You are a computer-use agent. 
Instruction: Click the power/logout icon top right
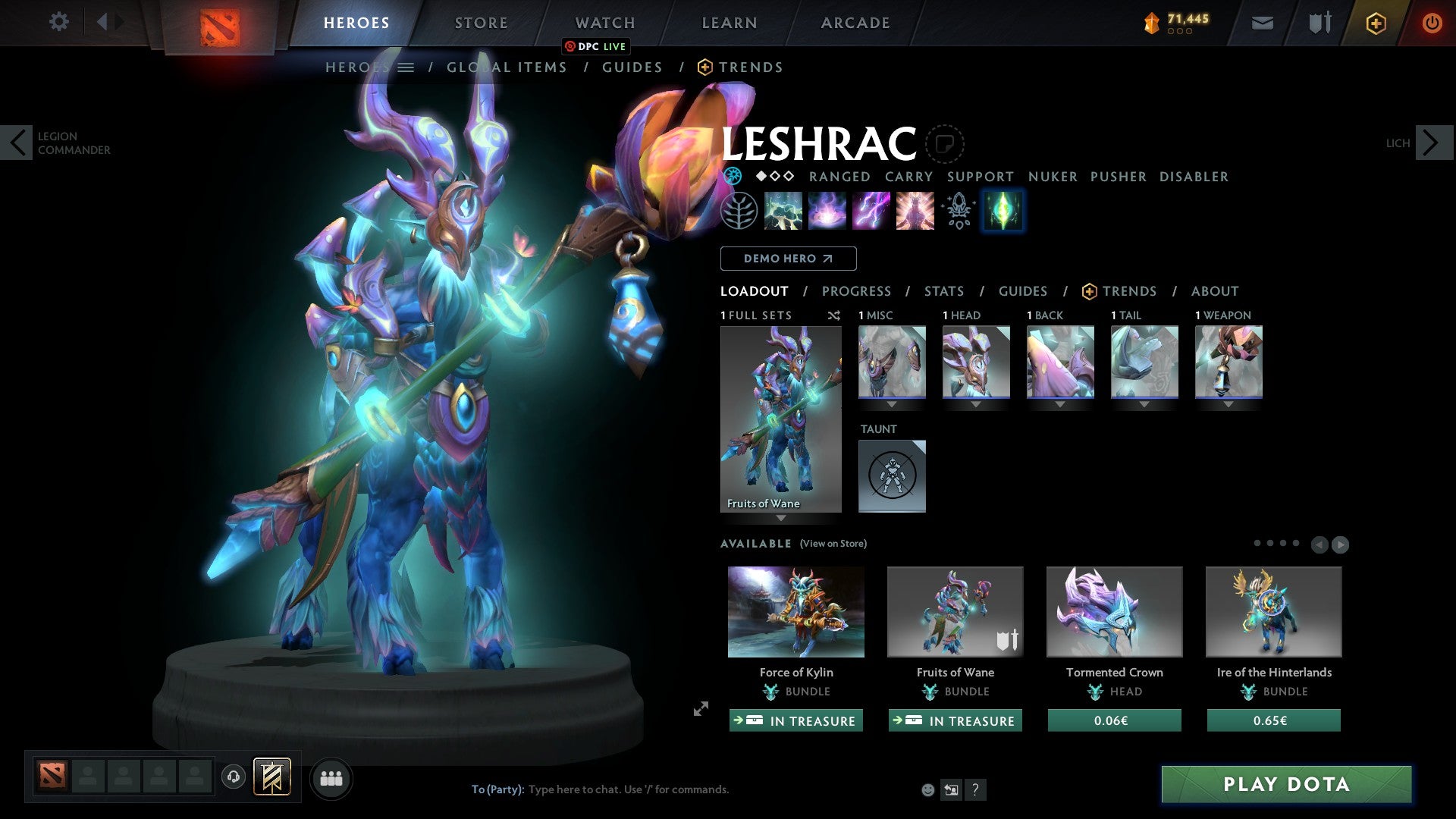[1432, 23]
